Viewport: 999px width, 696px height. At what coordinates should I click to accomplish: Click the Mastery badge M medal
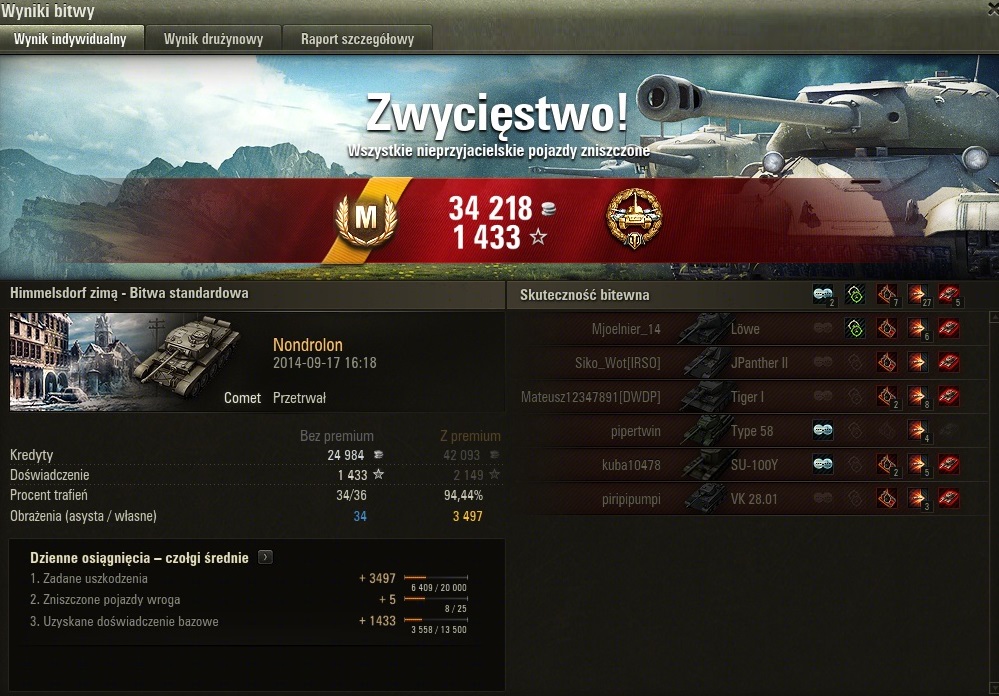click(x=366, y=216)
